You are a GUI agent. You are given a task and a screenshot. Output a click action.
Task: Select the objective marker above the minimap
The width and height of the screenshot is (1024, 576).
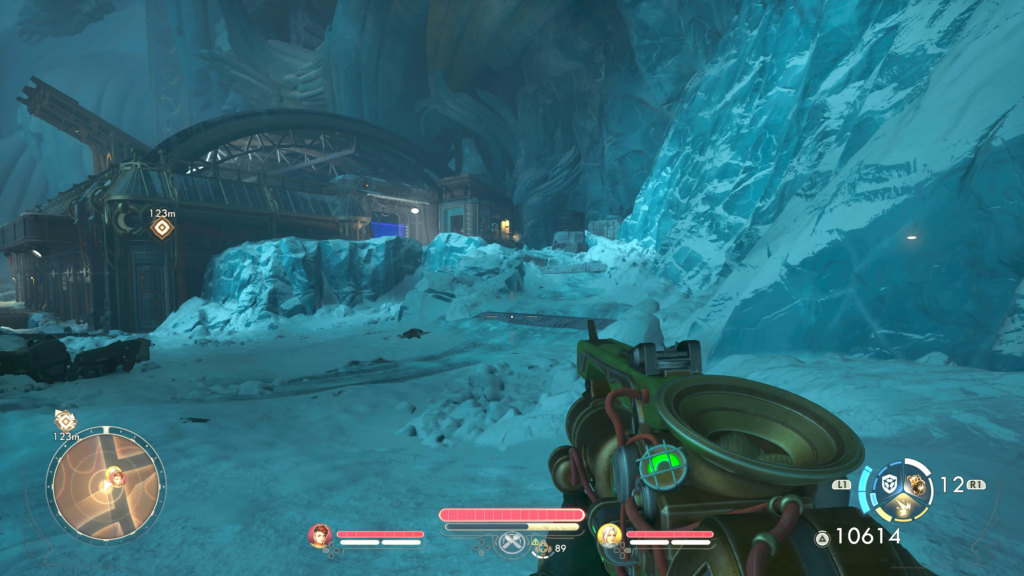point(66,420)
